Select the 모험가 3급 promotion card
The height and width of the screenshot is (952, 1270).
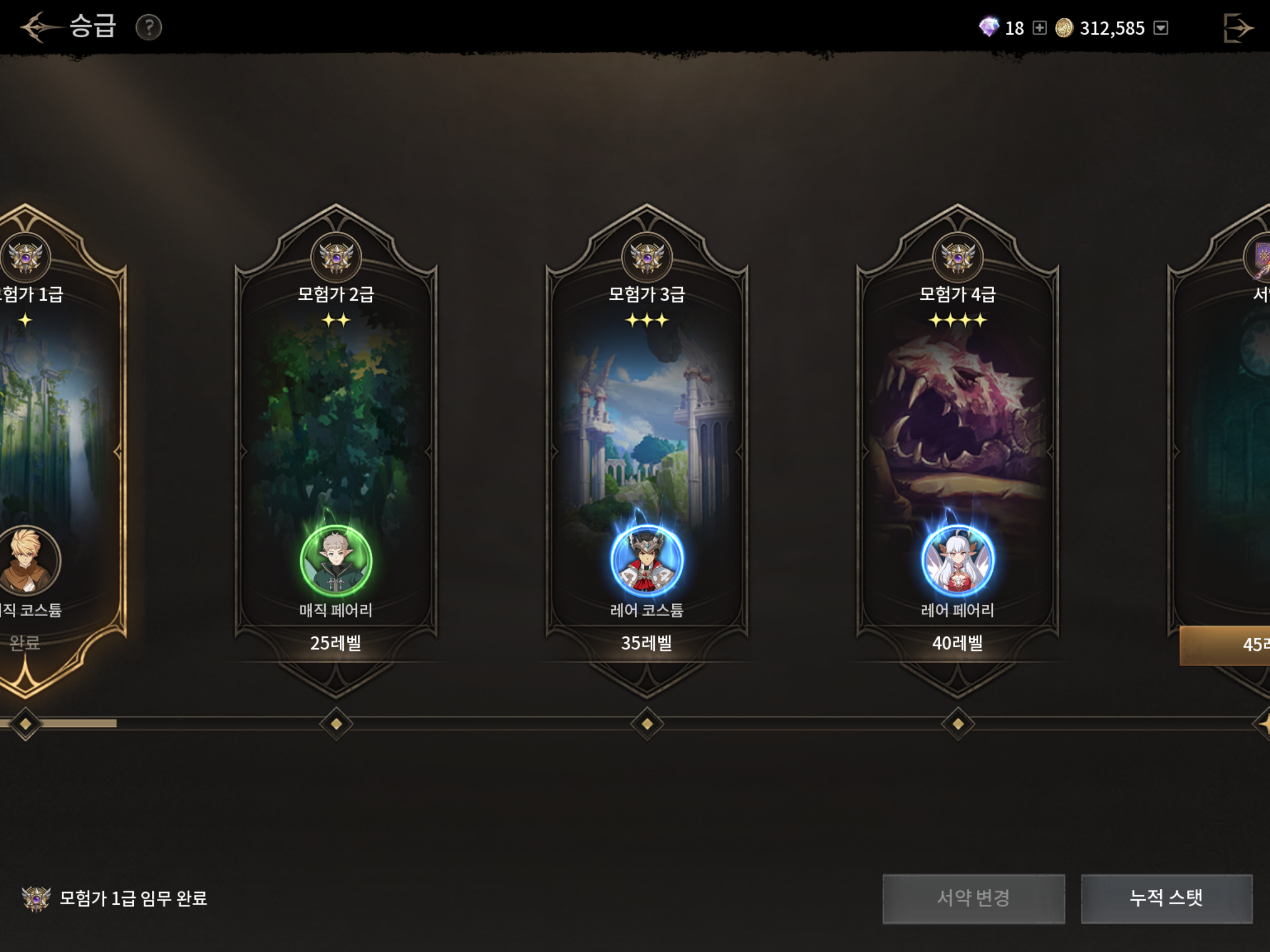(647, 434)
